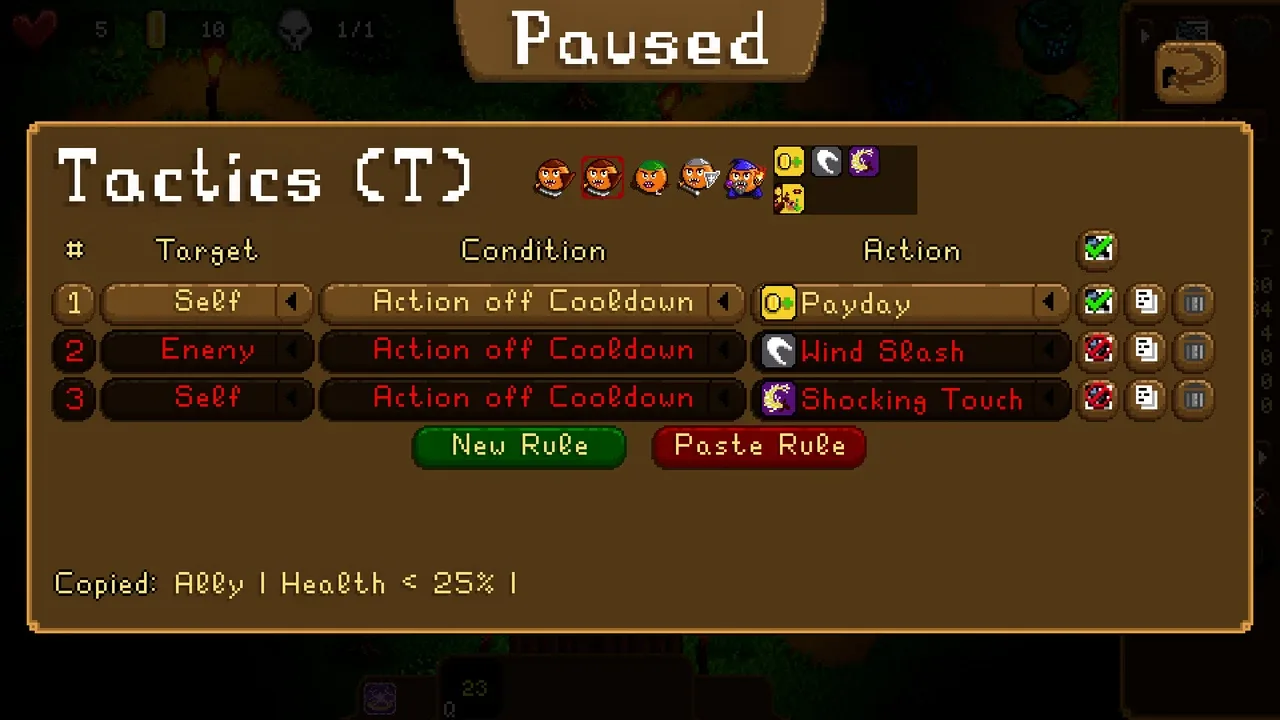Copy the Wind Slash rule
This screenshot has width=1280, height=720.
tap(1146, 350)
